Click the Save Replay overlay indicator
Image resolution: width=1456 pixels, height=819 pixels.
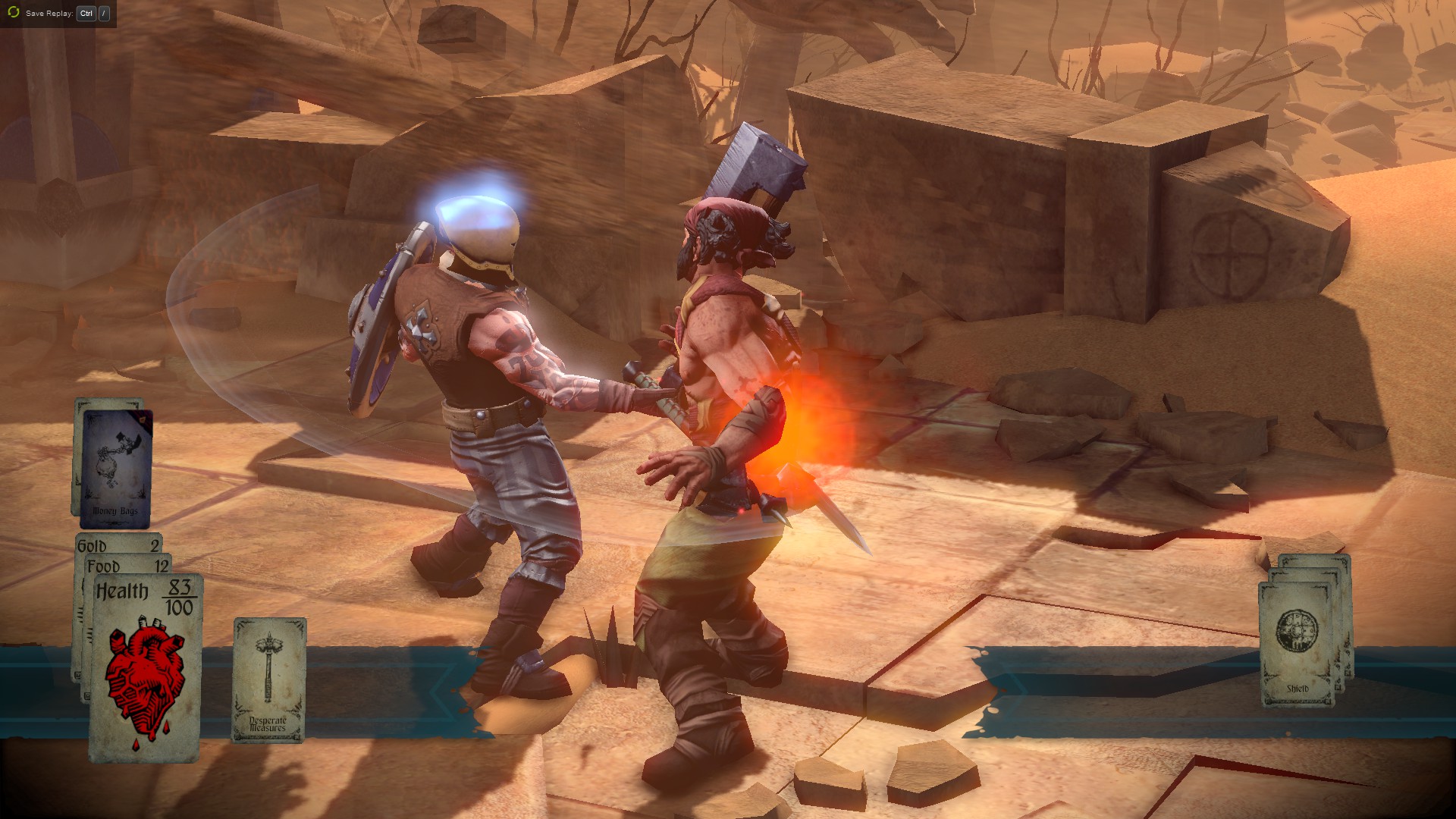click(x=58, y=14)
